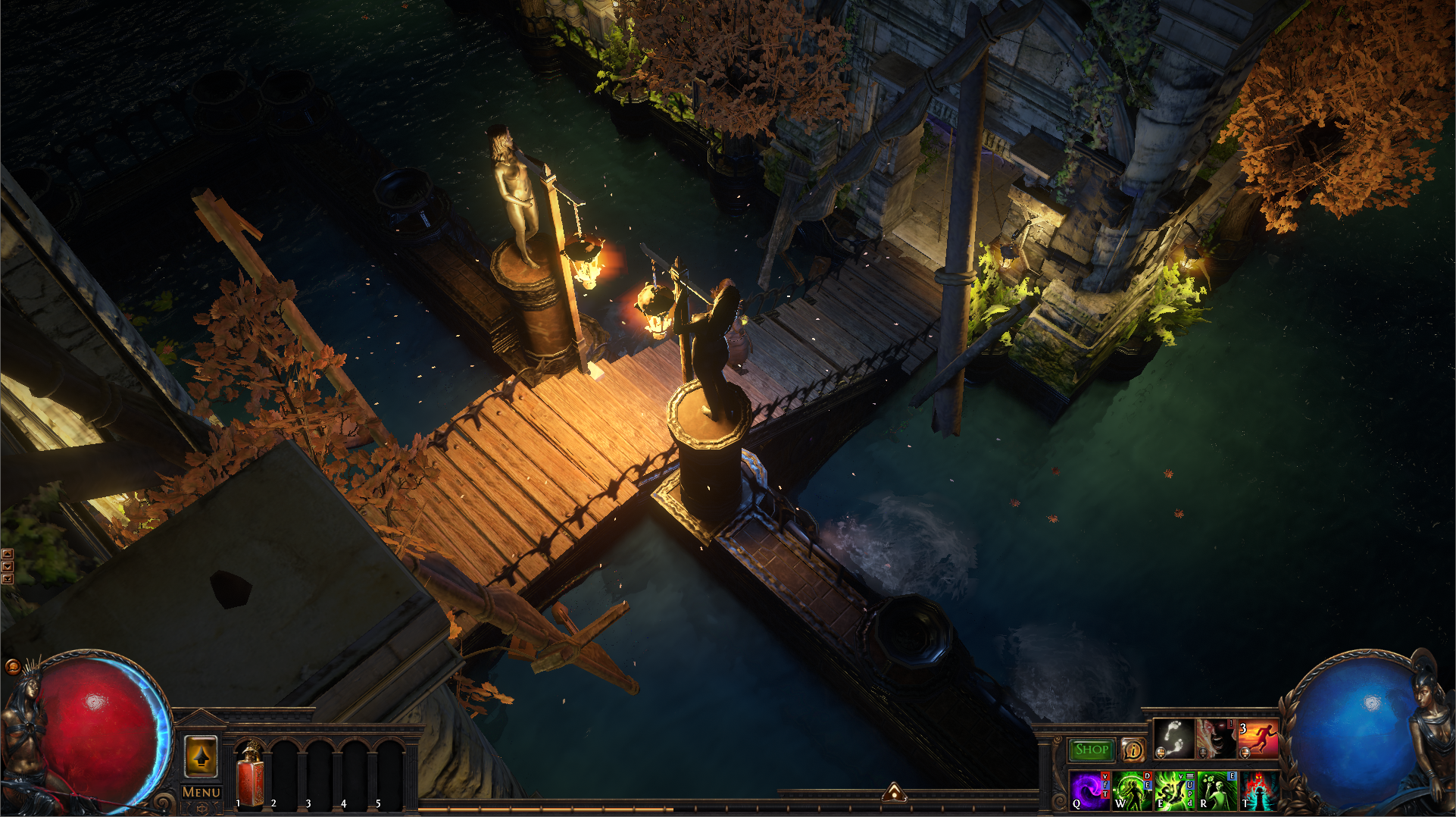
Task: Use the green lightning skill on E
Action: point(1173,790)
